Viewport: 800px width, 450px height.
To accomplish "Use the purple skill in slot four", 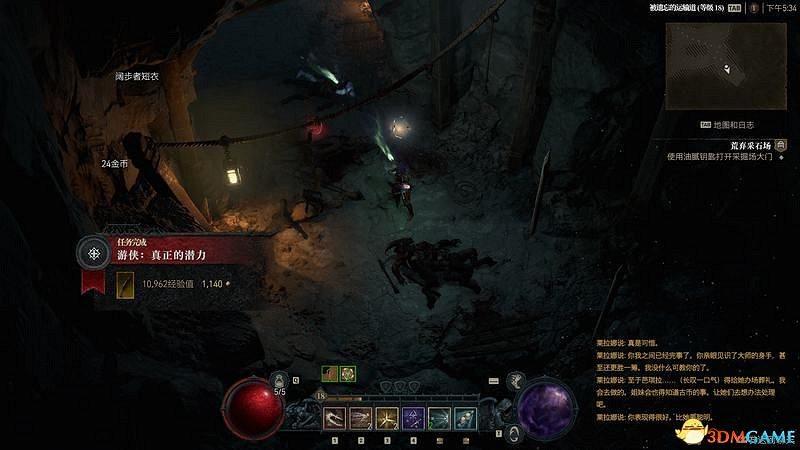I will 413,418.
